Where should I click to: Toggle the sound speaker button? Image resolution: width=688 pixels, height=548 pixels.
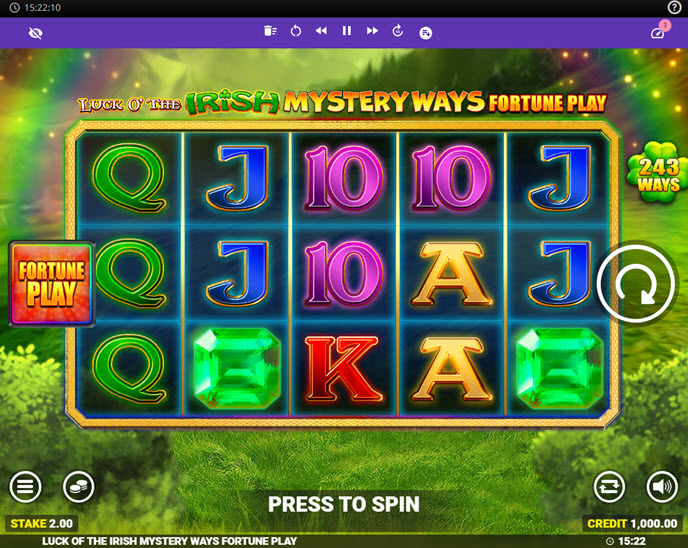(661, 487)
